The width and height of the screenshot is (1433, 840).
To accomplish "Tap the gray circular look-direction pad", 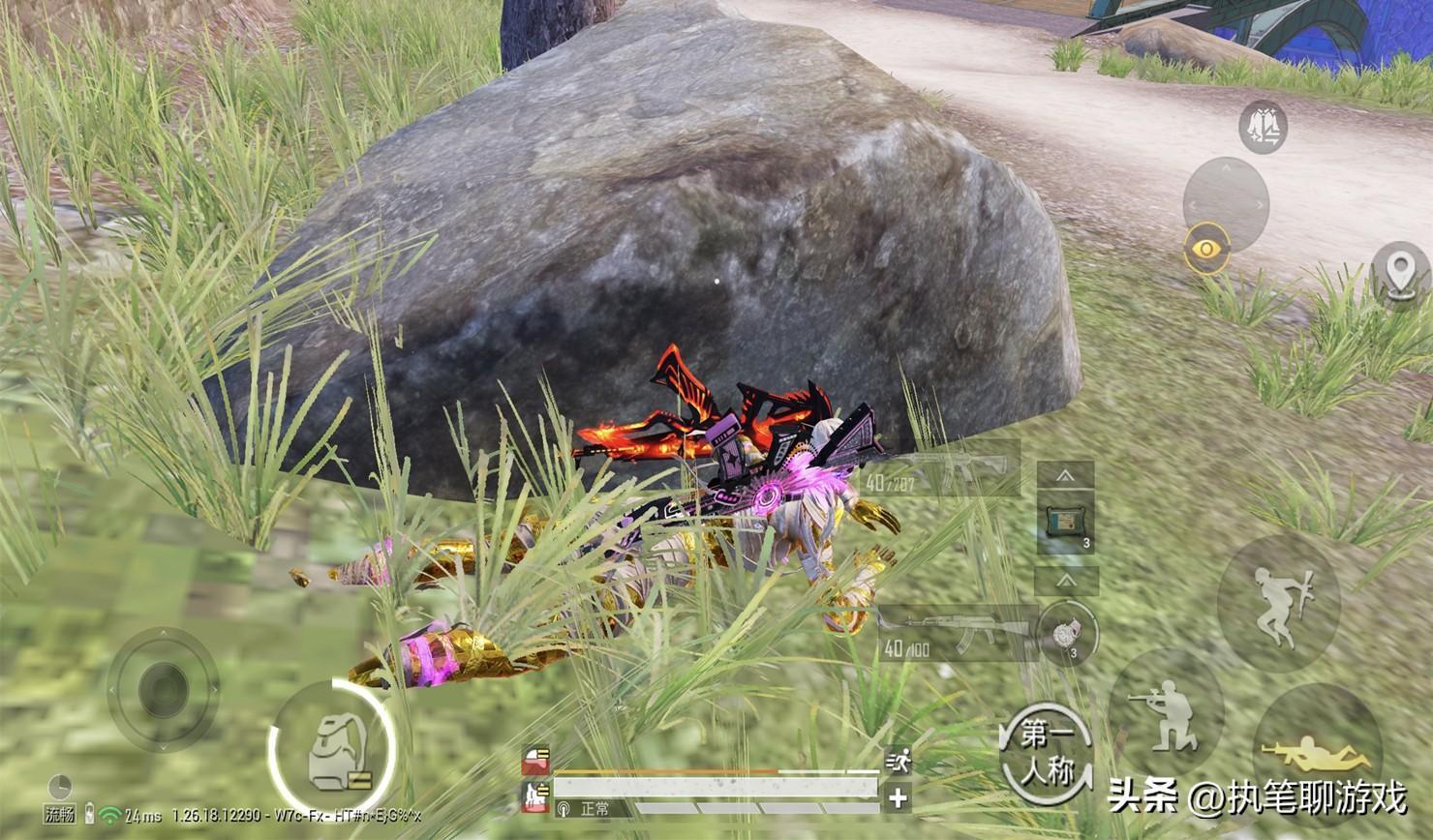I will (1226, 203).
